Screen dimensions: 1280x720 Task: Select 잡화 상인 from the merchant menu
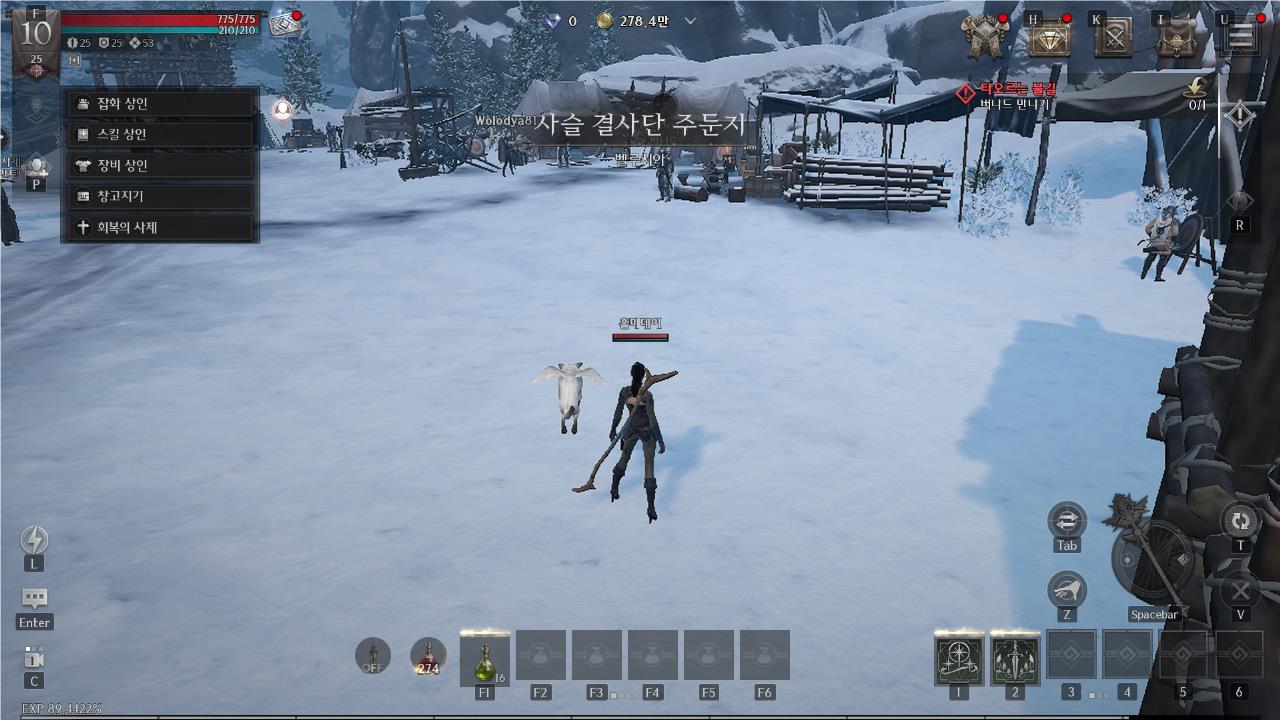coord(157,103)
